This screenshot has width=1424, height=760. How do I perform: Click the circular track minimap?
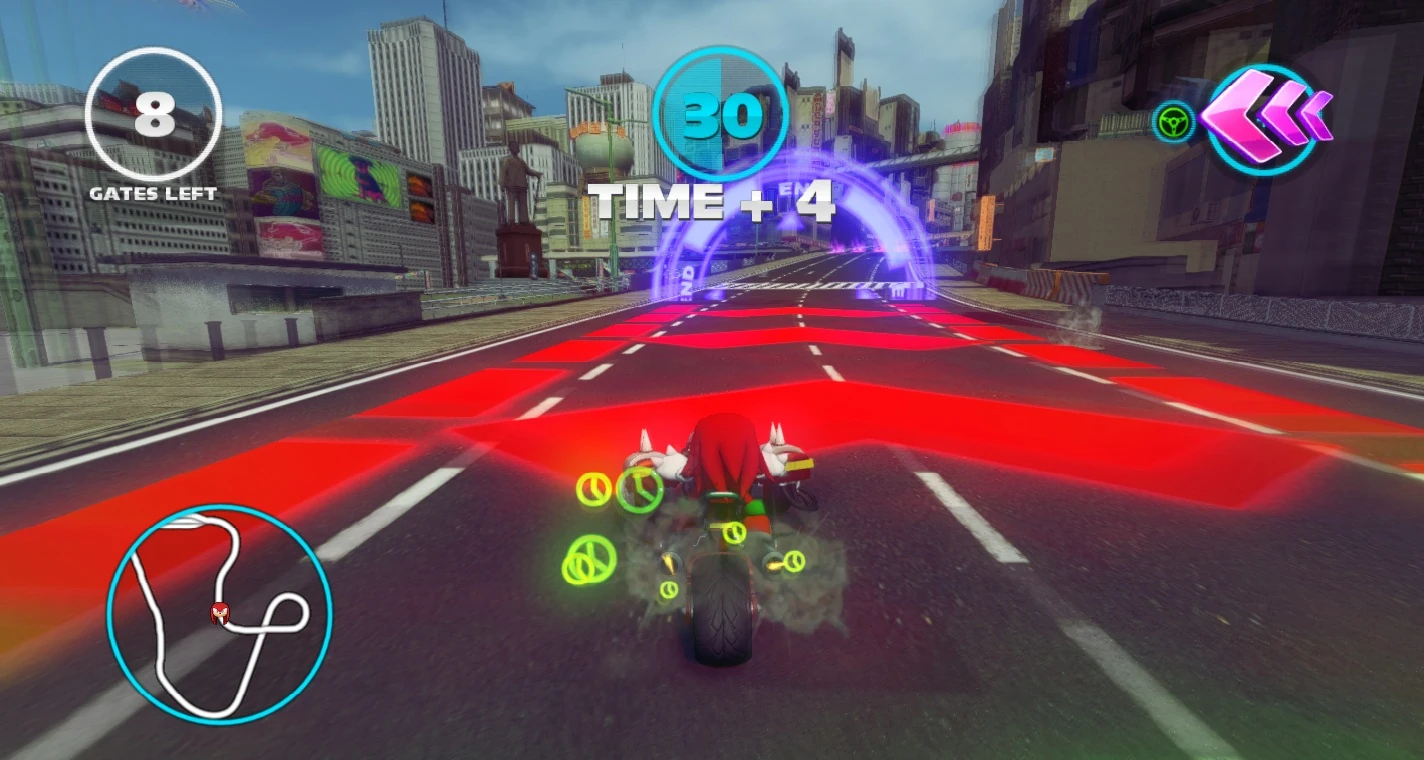tap(219, 613)
